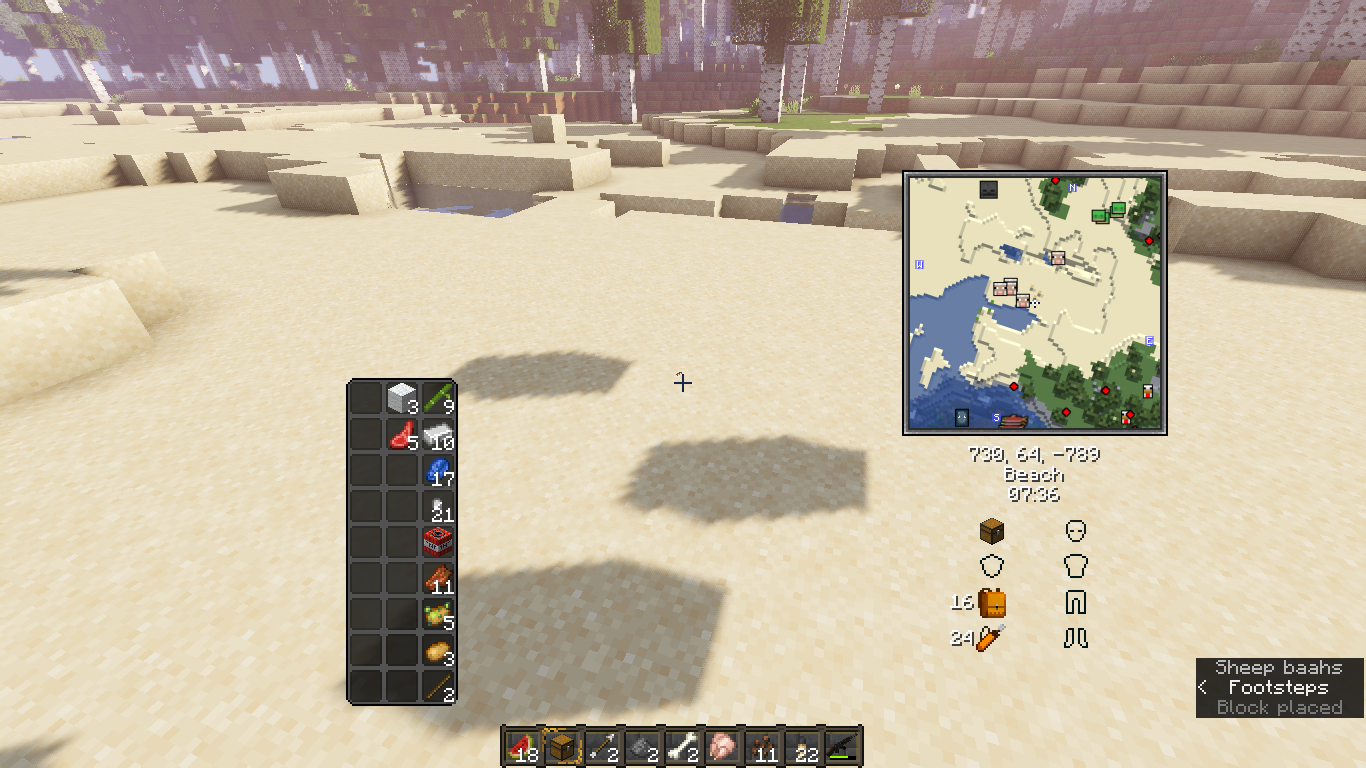Select the chest icon above the backpack
The width and height of the screenshot is (1366, 768).
click(991, 530)
